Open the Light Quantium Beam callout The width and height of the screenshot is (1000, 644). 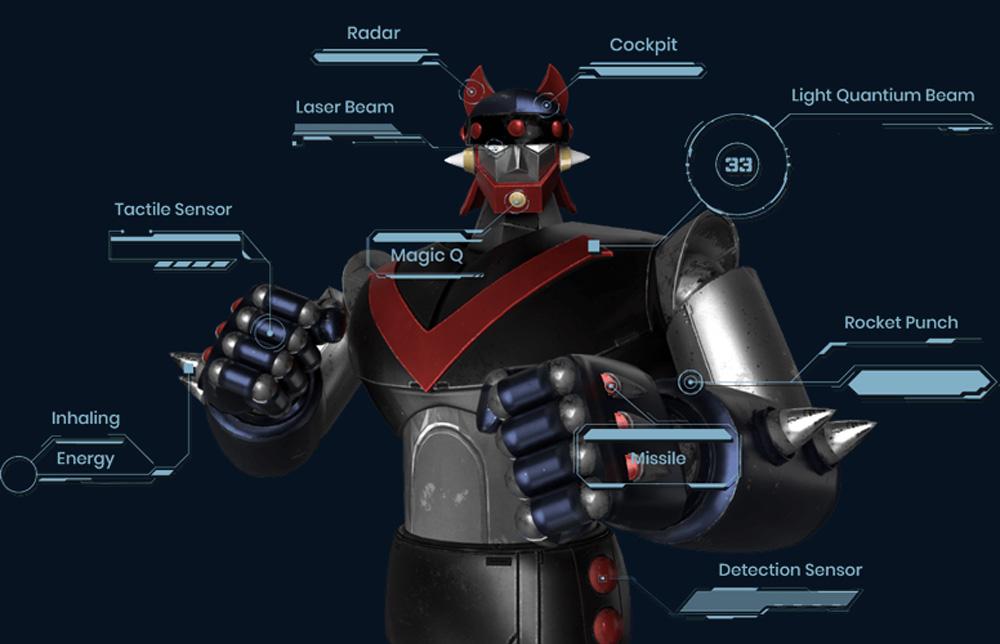(882, 96)
